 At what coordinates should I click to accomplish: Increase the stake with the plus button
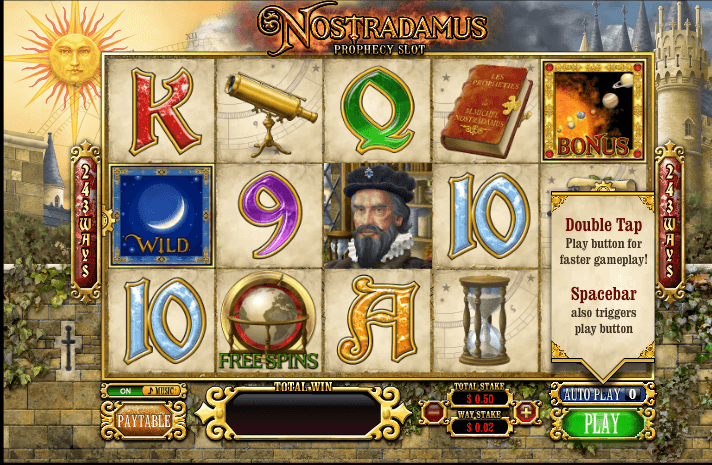click(x=528, y=411)
